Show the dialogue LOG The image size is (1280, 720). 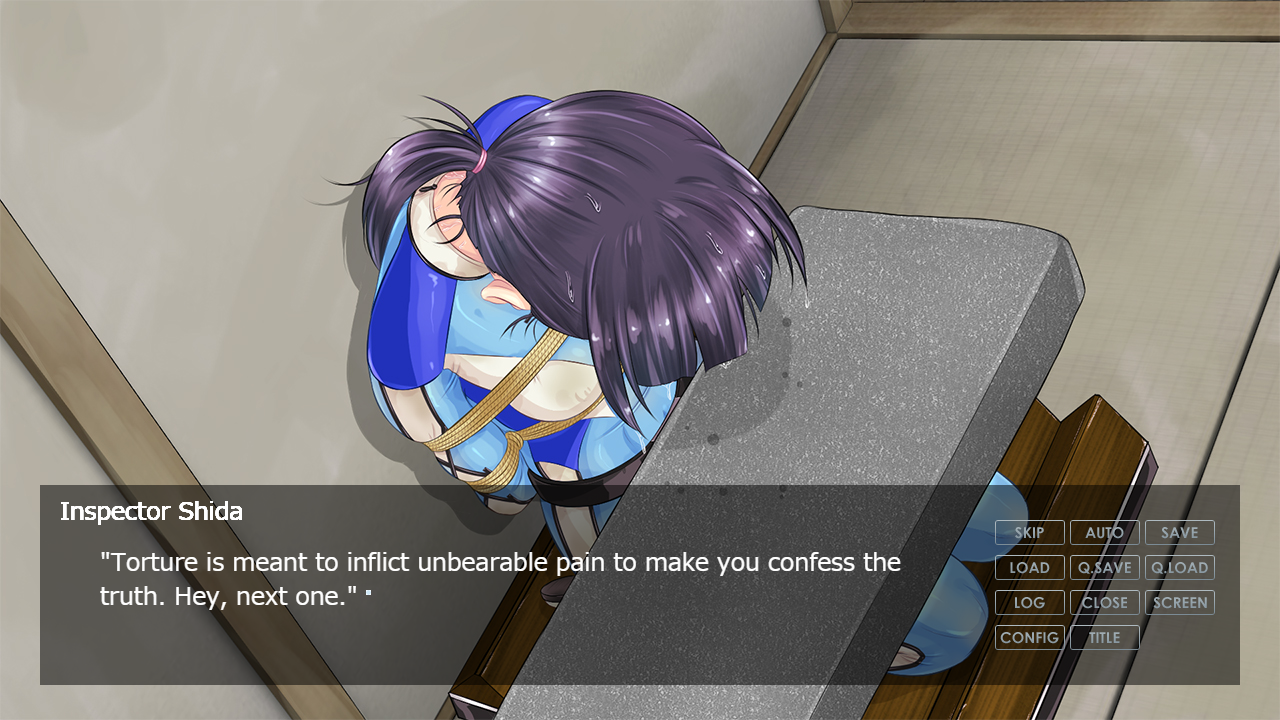(1029, 603)
